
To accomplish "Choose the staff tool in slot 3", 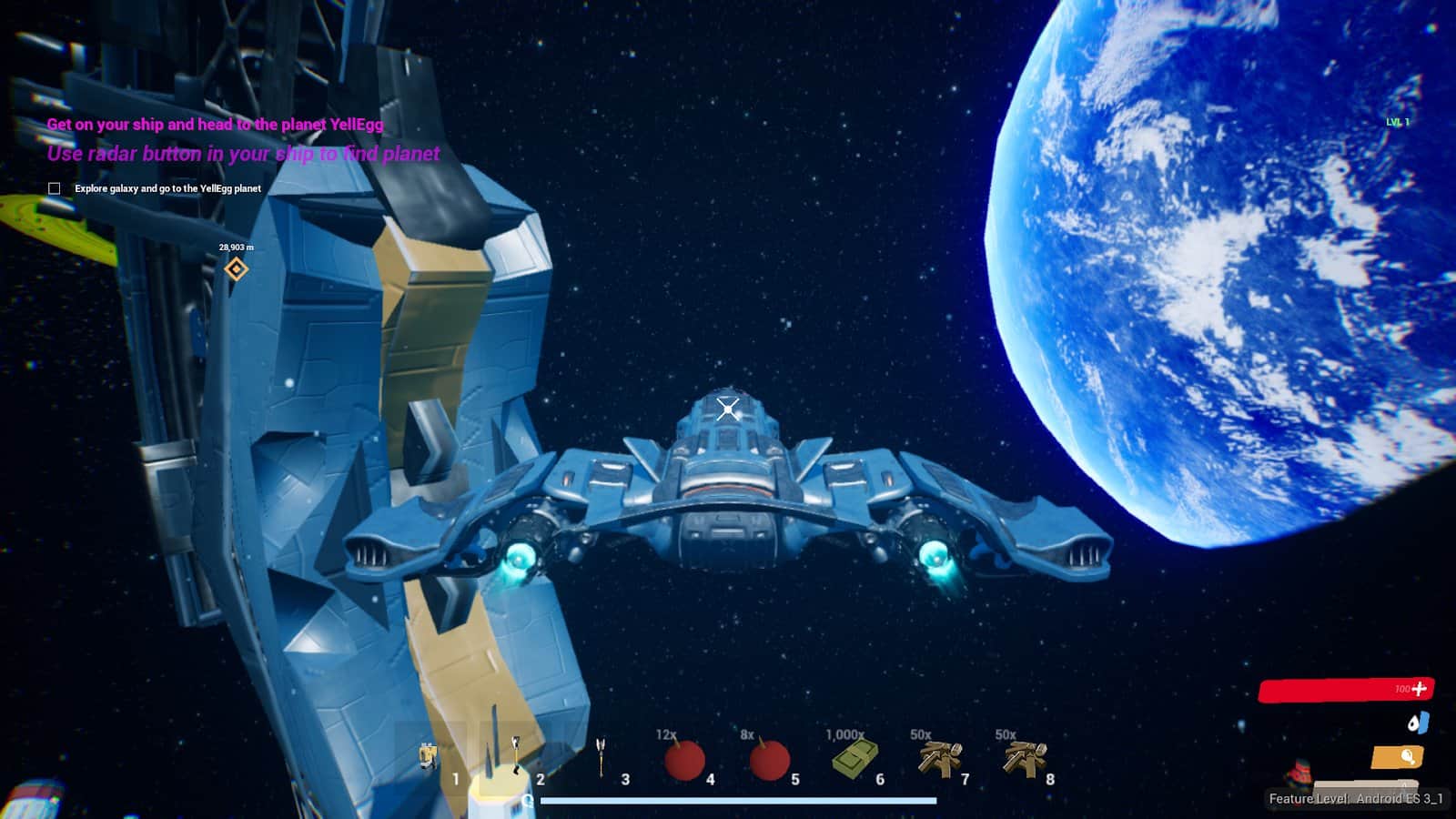I will point(601,757).
